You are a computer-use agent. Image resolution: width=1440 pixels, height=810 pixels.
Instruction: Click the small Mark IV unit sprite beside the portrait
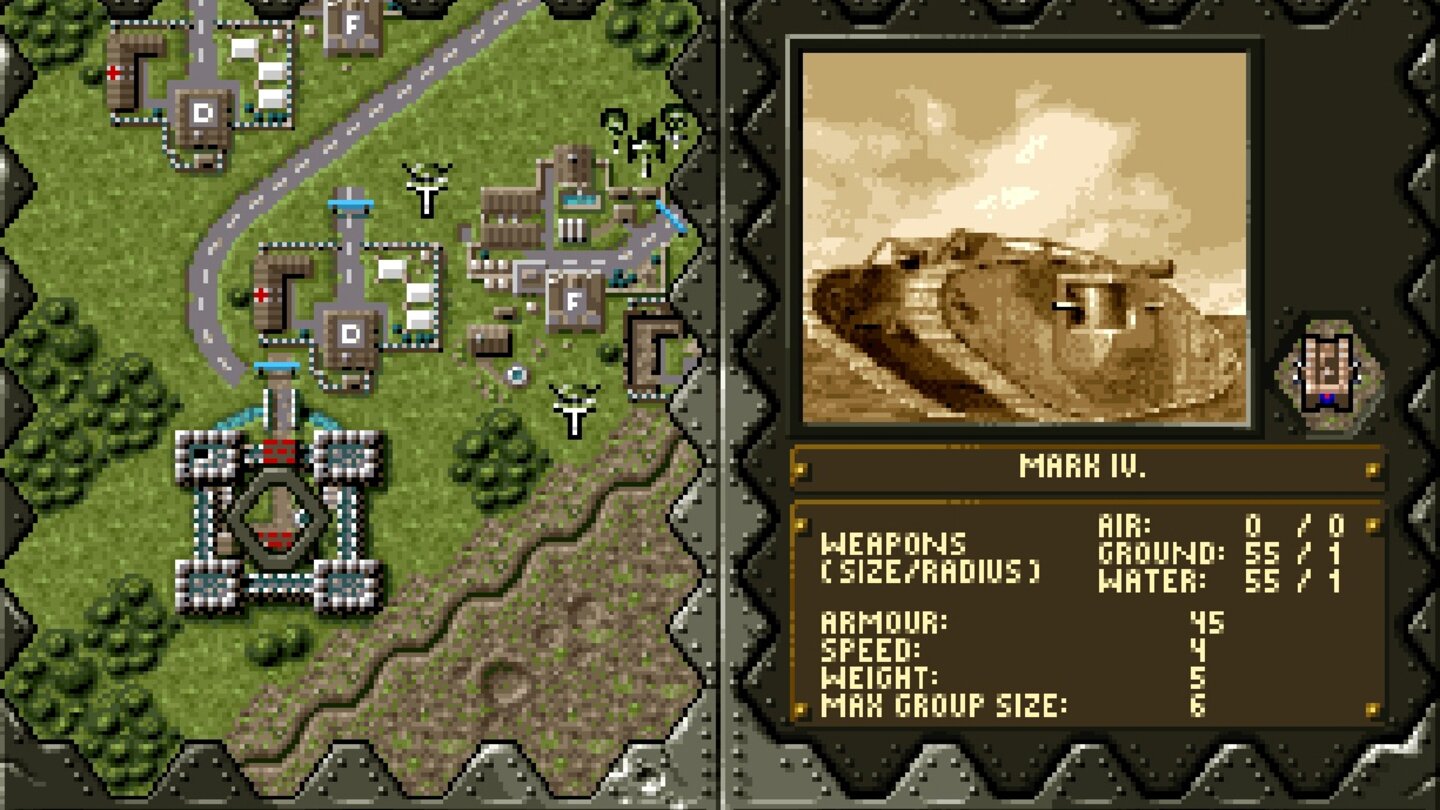tap(1327, 370)
